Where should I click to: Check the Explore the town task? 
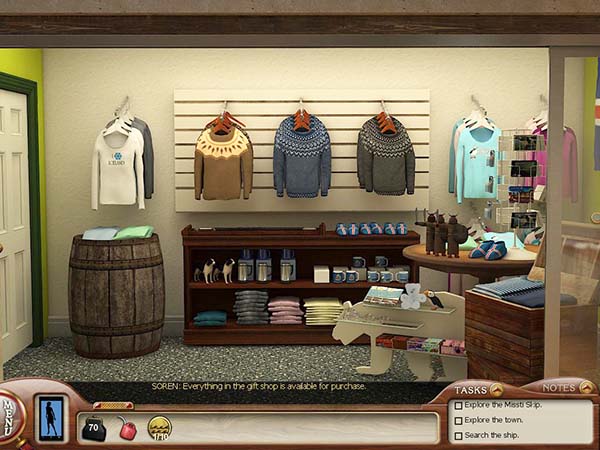click(458, 421)
